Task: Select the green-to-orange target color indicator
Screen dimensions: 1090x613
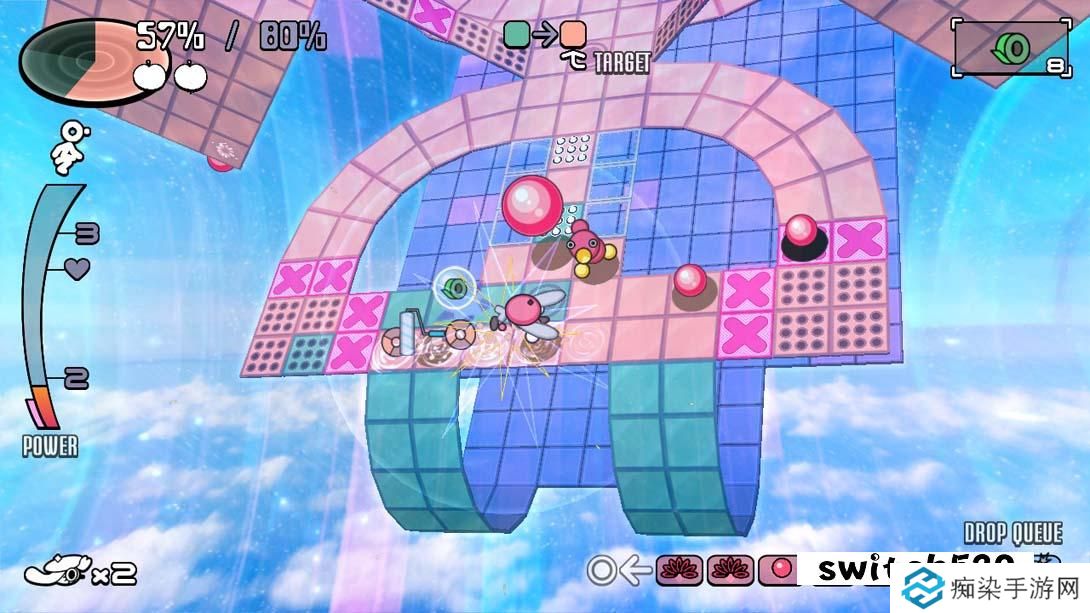Action: [x=545, y=35]
